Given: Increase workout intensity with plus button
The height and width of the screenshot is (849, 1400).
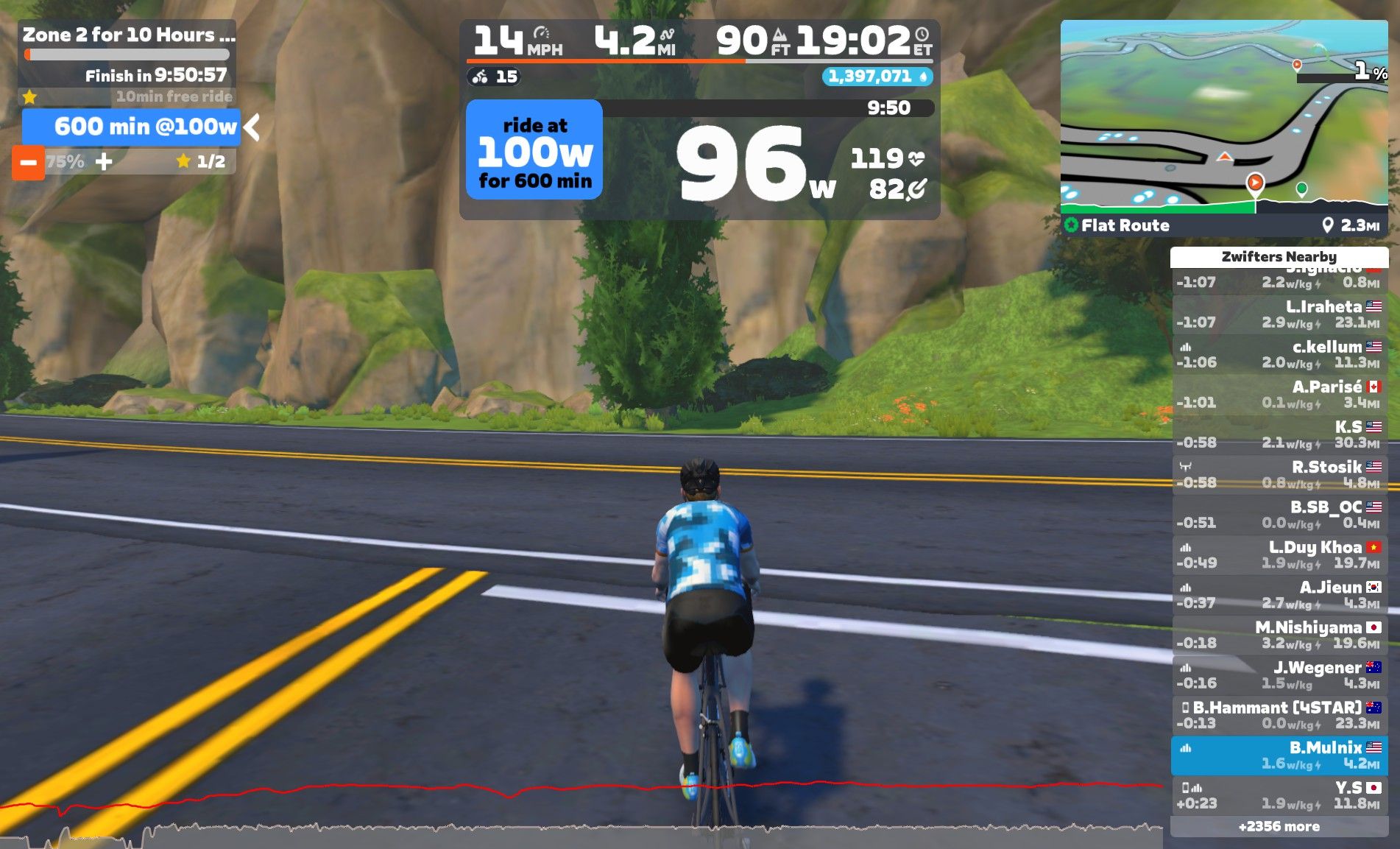Looking at the screenshot, I should tap(104, 161).
